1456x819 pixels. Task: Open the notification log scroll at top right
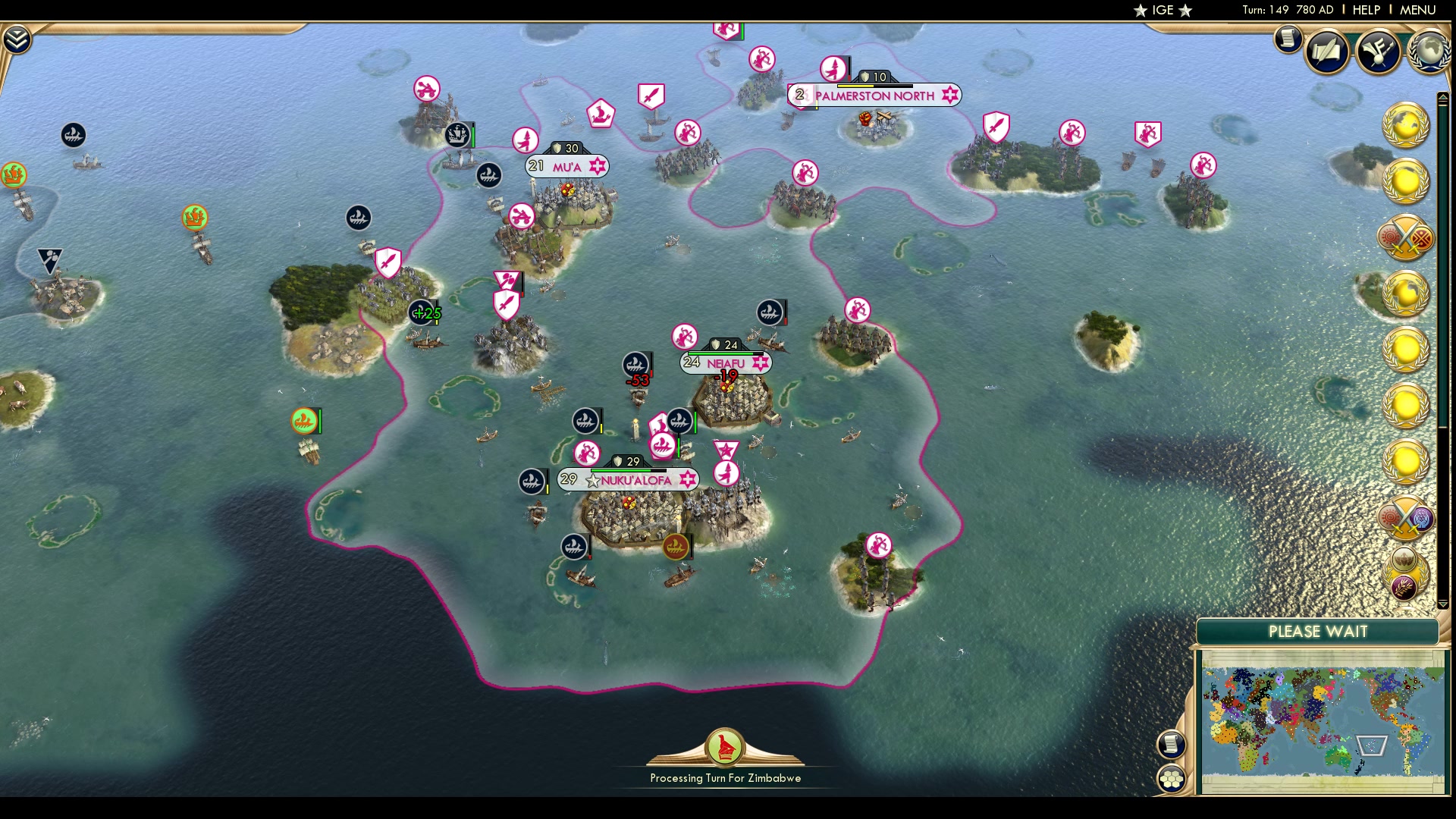click(x=1287, y=39)
